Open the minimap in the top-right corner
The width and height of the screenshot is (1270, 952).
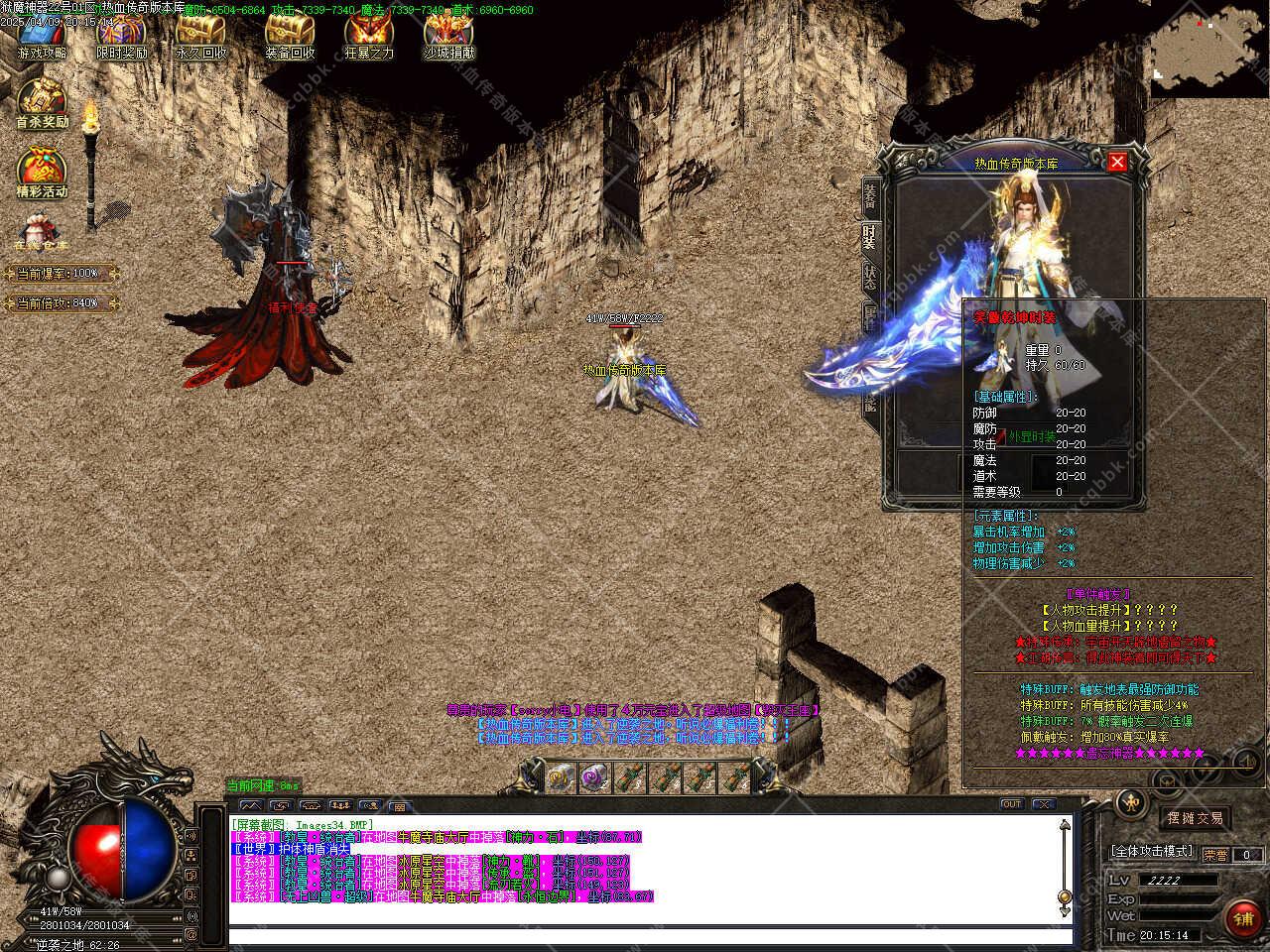point(1209,48)
